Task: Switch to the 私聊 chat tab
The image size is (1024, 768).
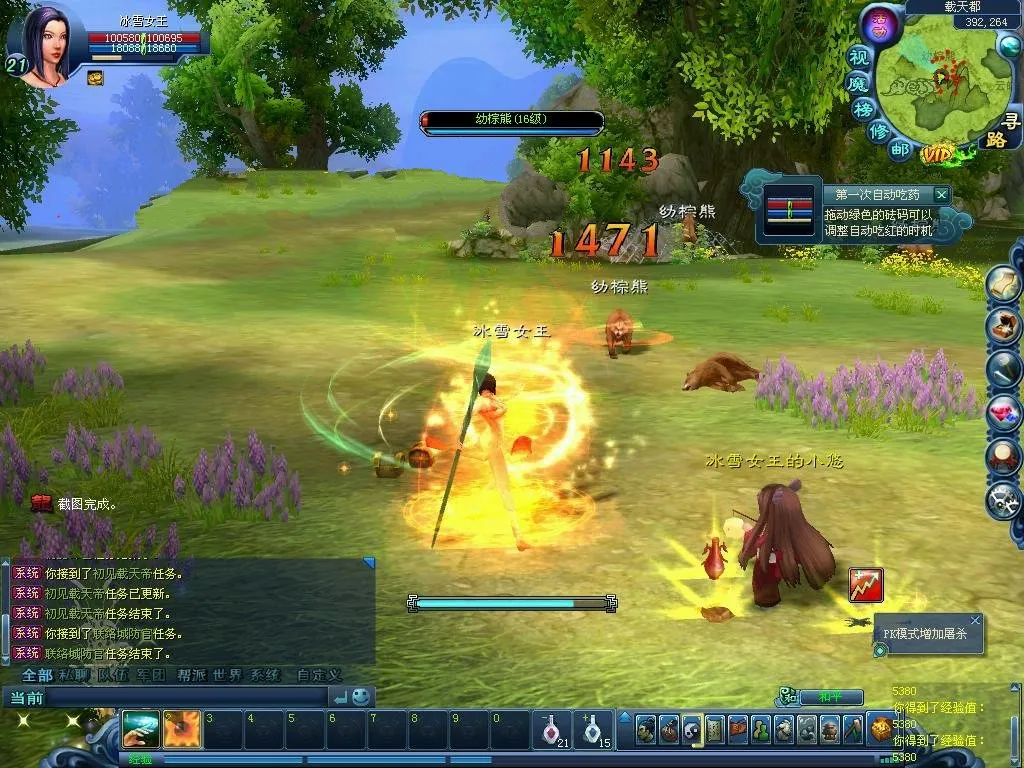Action: coord(73,675)
